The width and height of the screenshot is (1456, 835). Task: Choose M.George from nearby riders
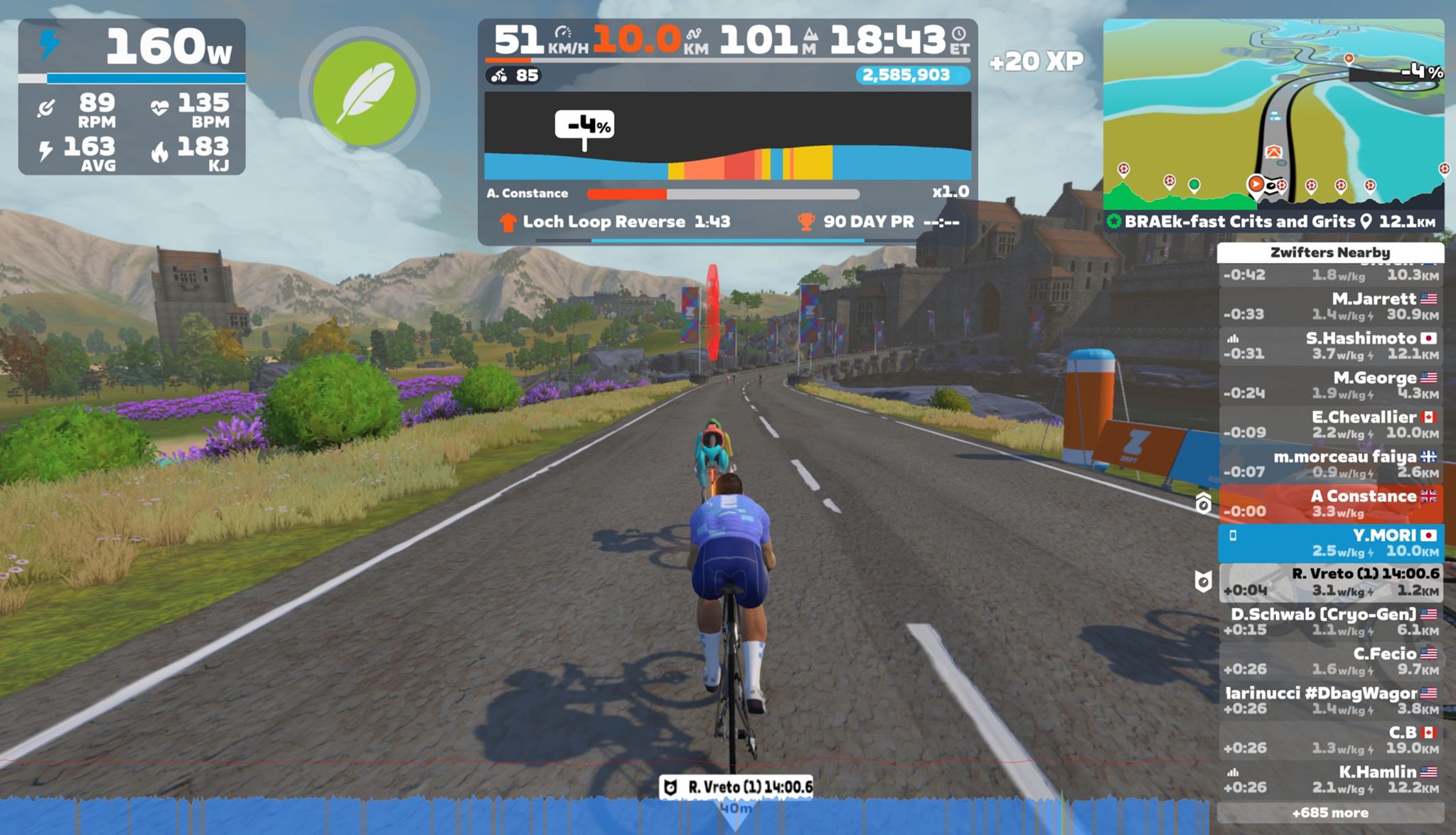coord(1330,385)
